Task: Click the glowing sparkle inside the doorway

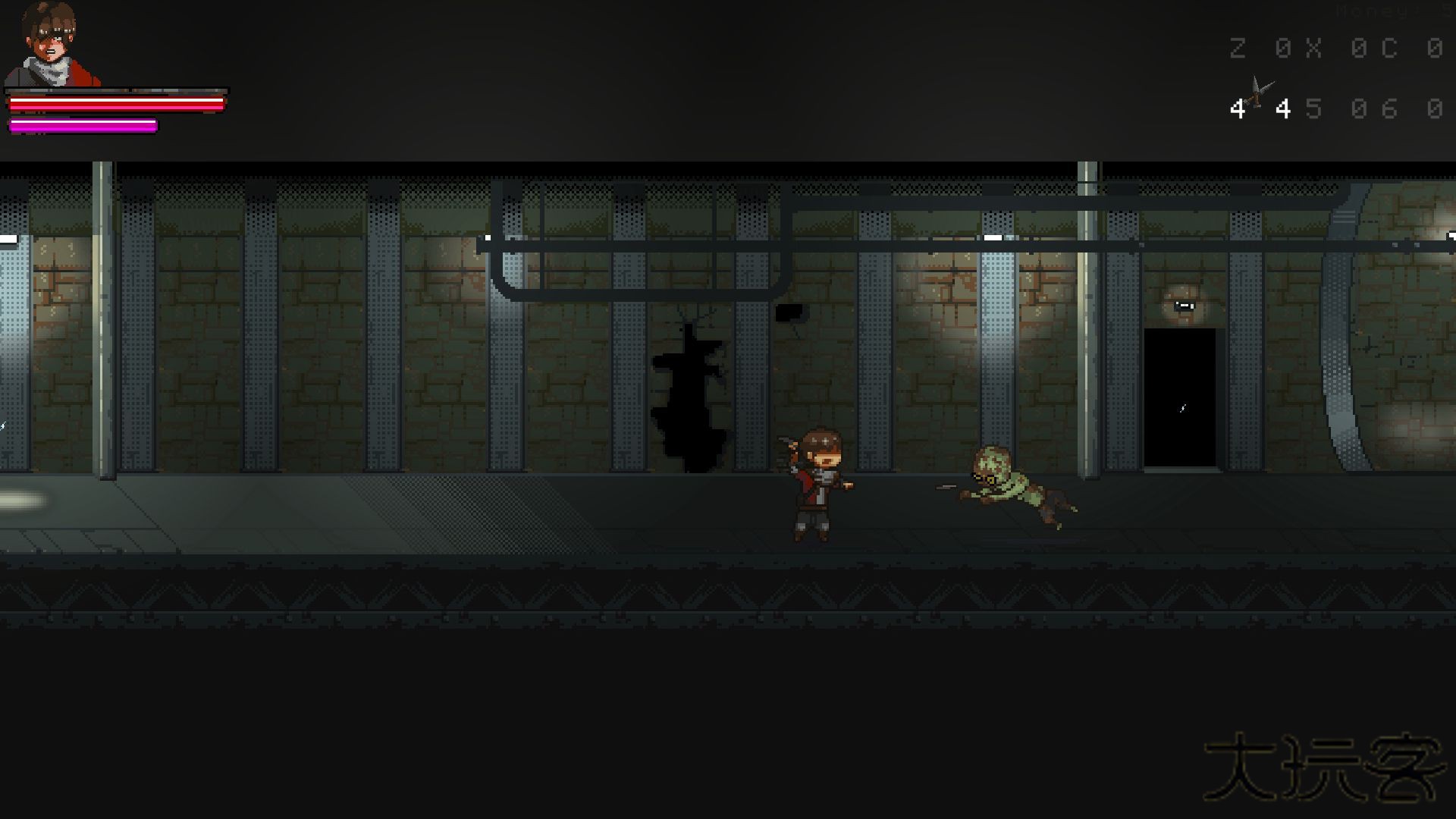Action: 1181,408
